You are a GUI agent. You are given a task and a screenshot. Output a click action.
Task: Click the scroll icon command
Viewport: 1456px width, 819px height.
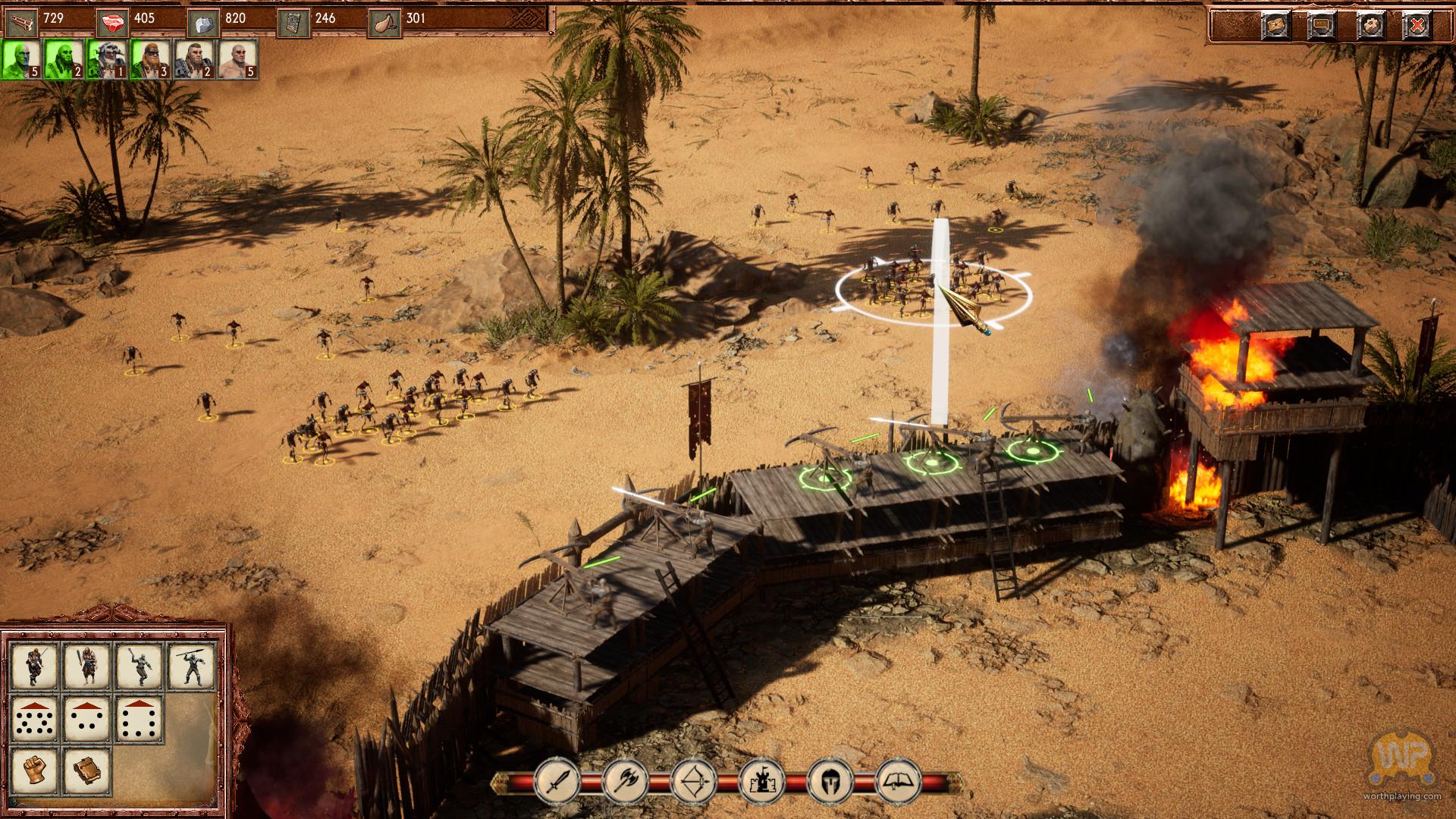click(x=87, y=770)
